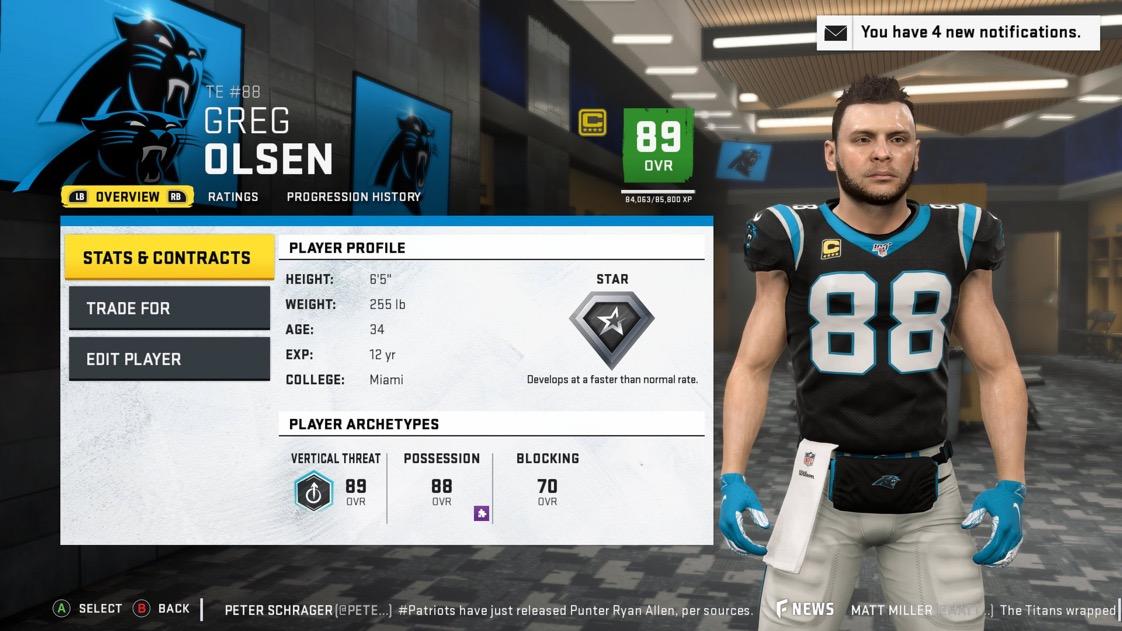This screenshot has height=631, width=1122.
Task: Select the Overview tab
Action: 127,197
